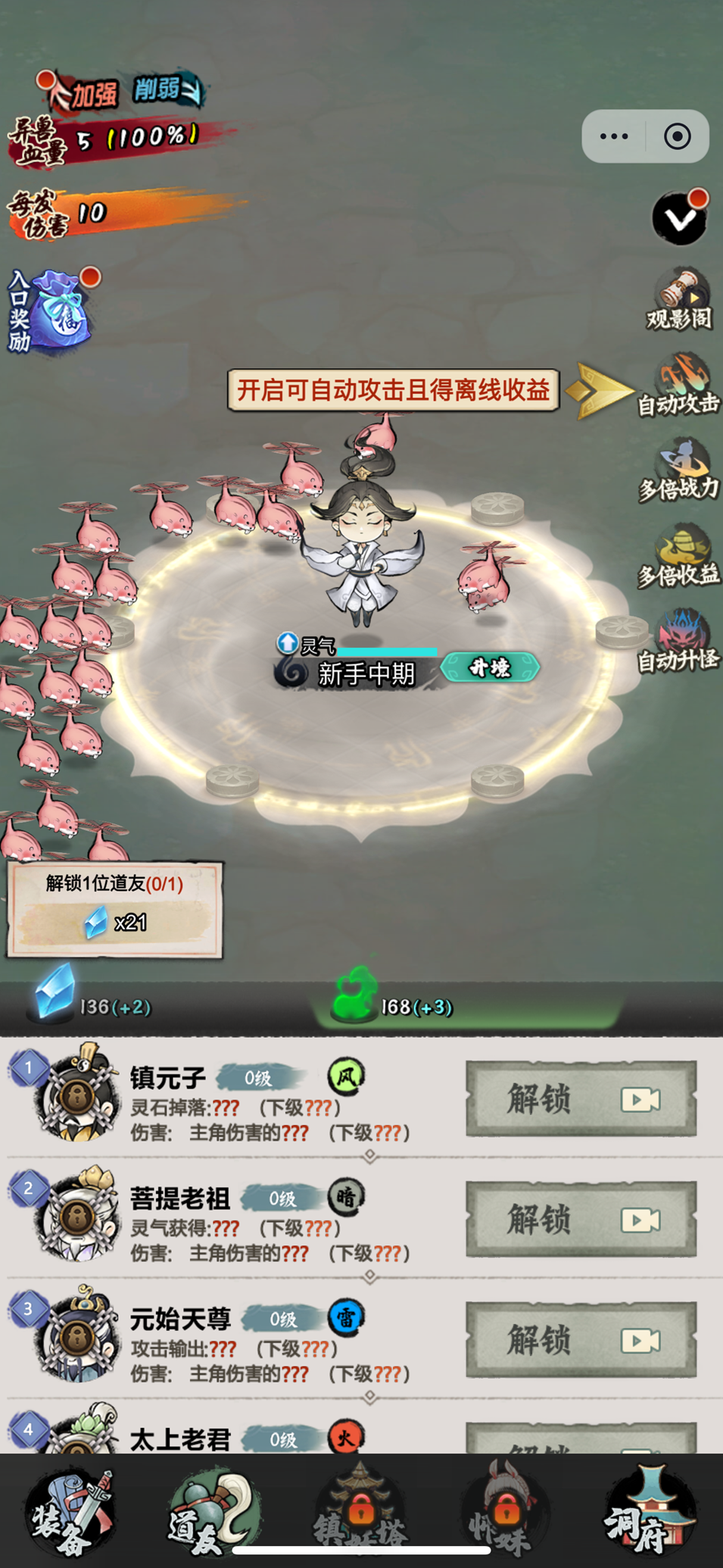Close the mini-program with the circle button
The image size is (723, 1568).
point(677,136)
